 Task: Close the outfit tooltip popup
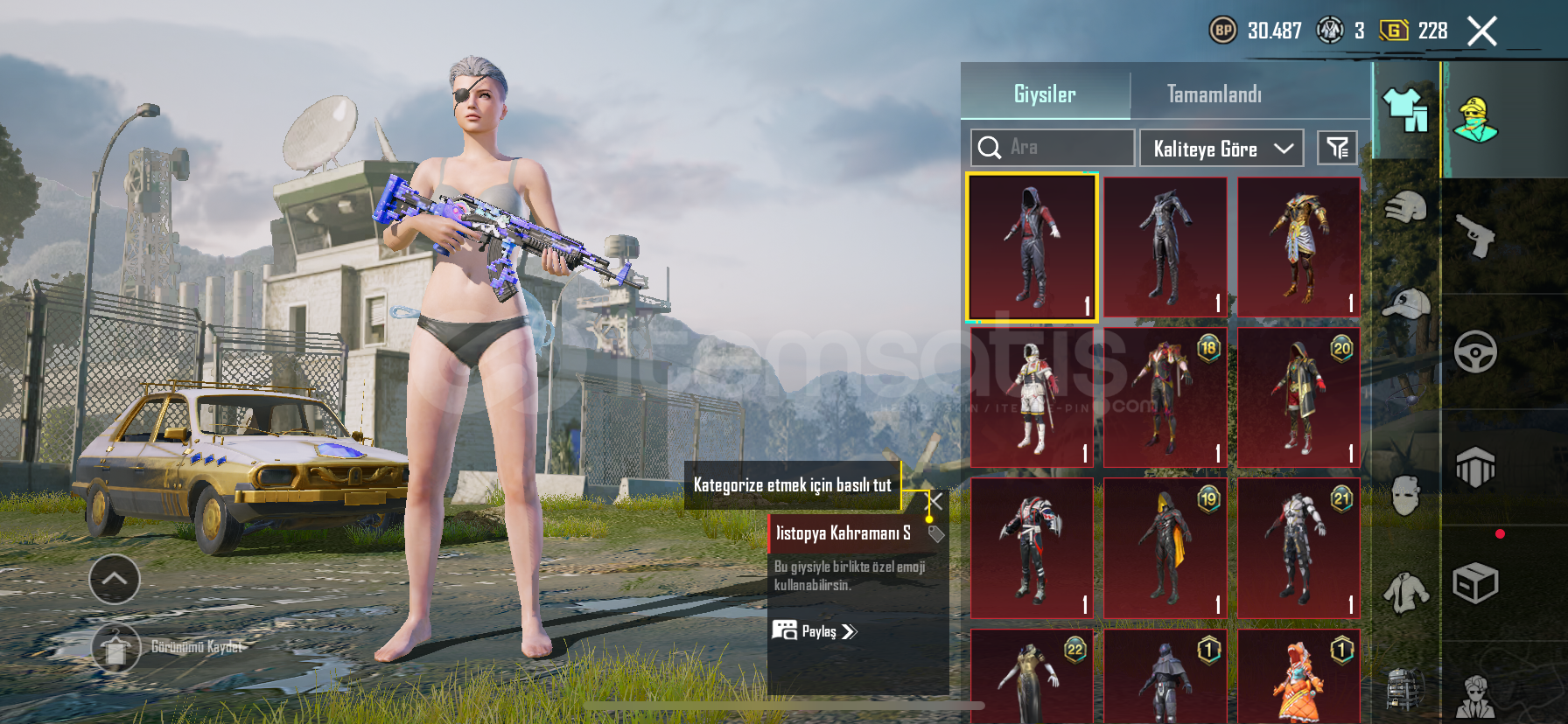tap(935, 501)
